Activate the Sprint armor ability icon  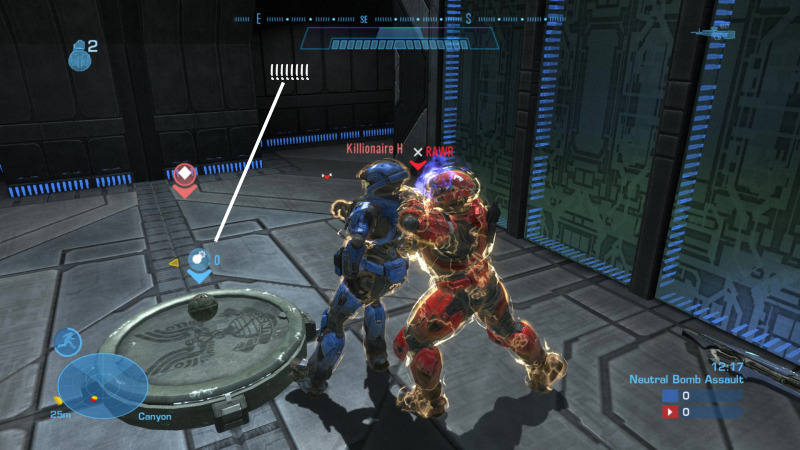click(68, 342)
